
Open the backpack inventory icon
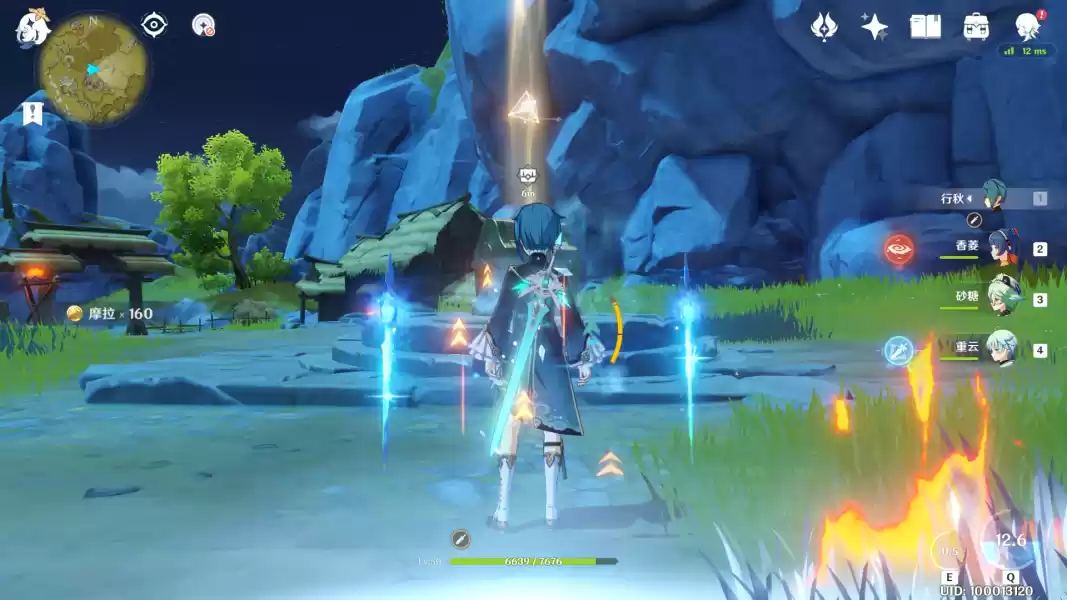(x=976, y=27)
